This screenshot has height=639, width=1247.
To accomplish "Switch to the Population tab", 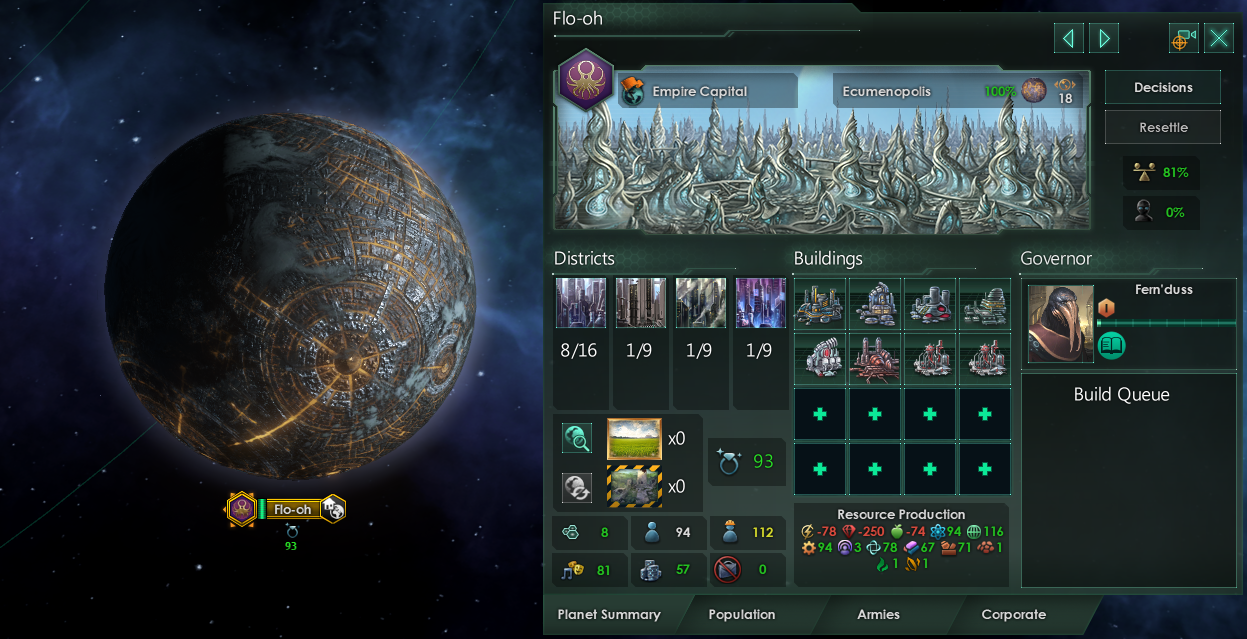I will point(741,615).
